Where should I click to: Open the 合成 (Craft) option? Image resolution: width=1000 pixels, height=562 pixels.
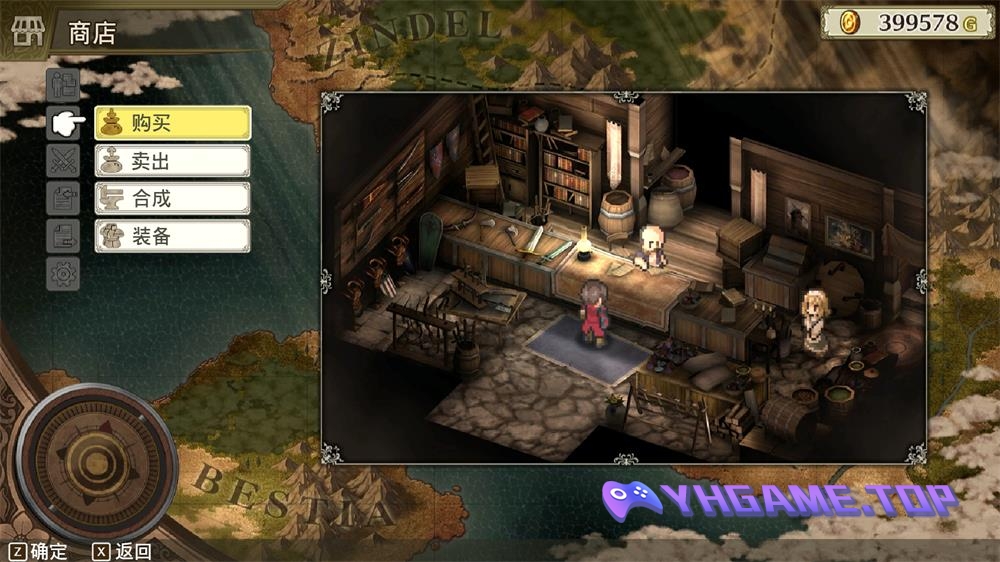pyautogui.click(x=172, y=198)
